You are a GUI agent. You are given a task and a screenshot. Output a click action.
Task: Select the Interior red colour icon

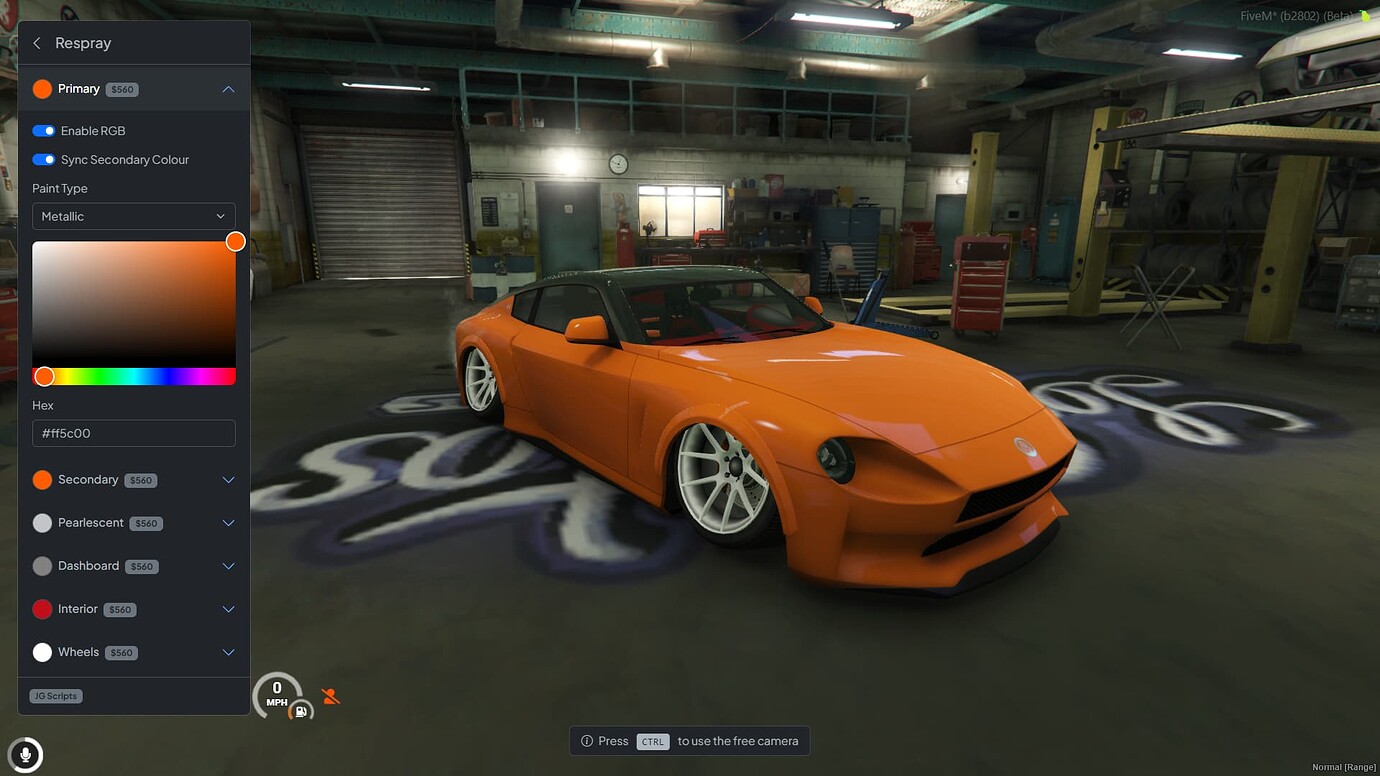[x=42, y=609]
